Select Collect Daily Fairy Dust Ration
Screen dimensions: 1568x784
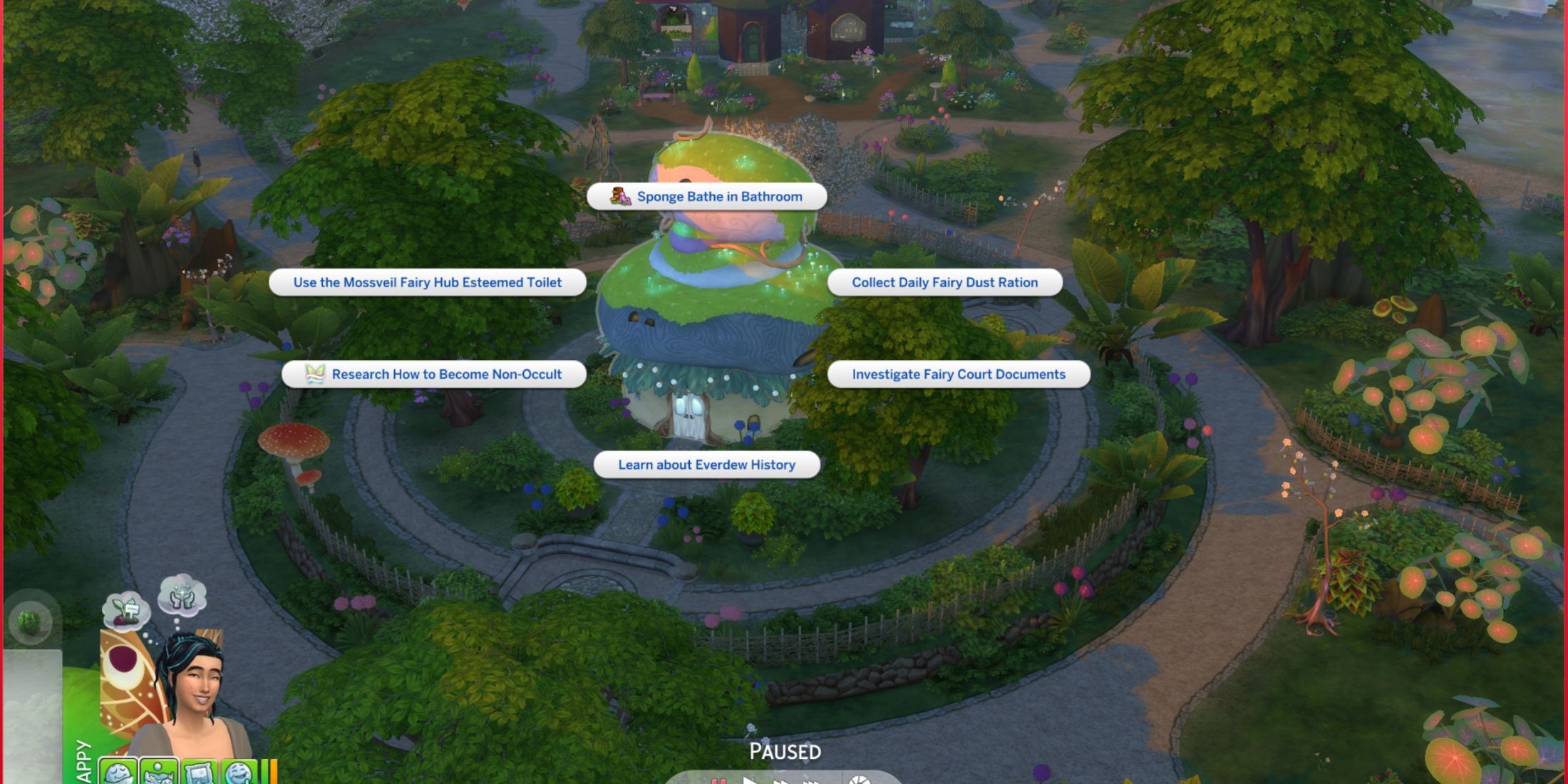(944, 282)
